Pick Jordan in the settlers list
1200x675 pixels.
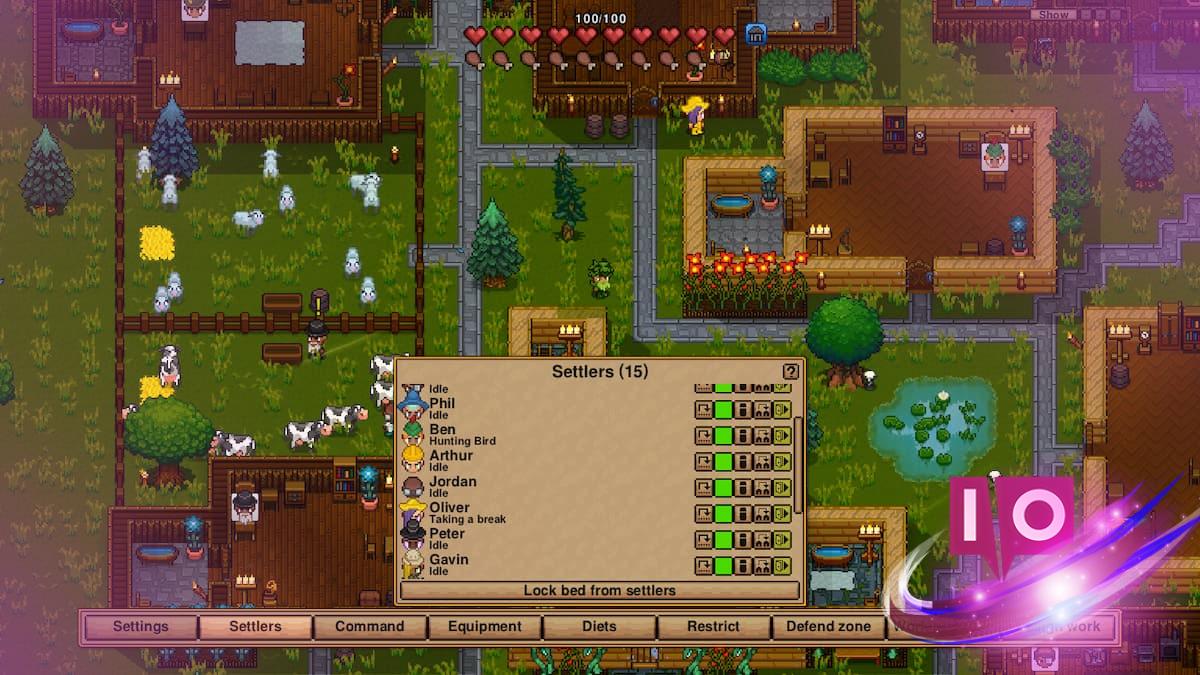coord(452,482)
